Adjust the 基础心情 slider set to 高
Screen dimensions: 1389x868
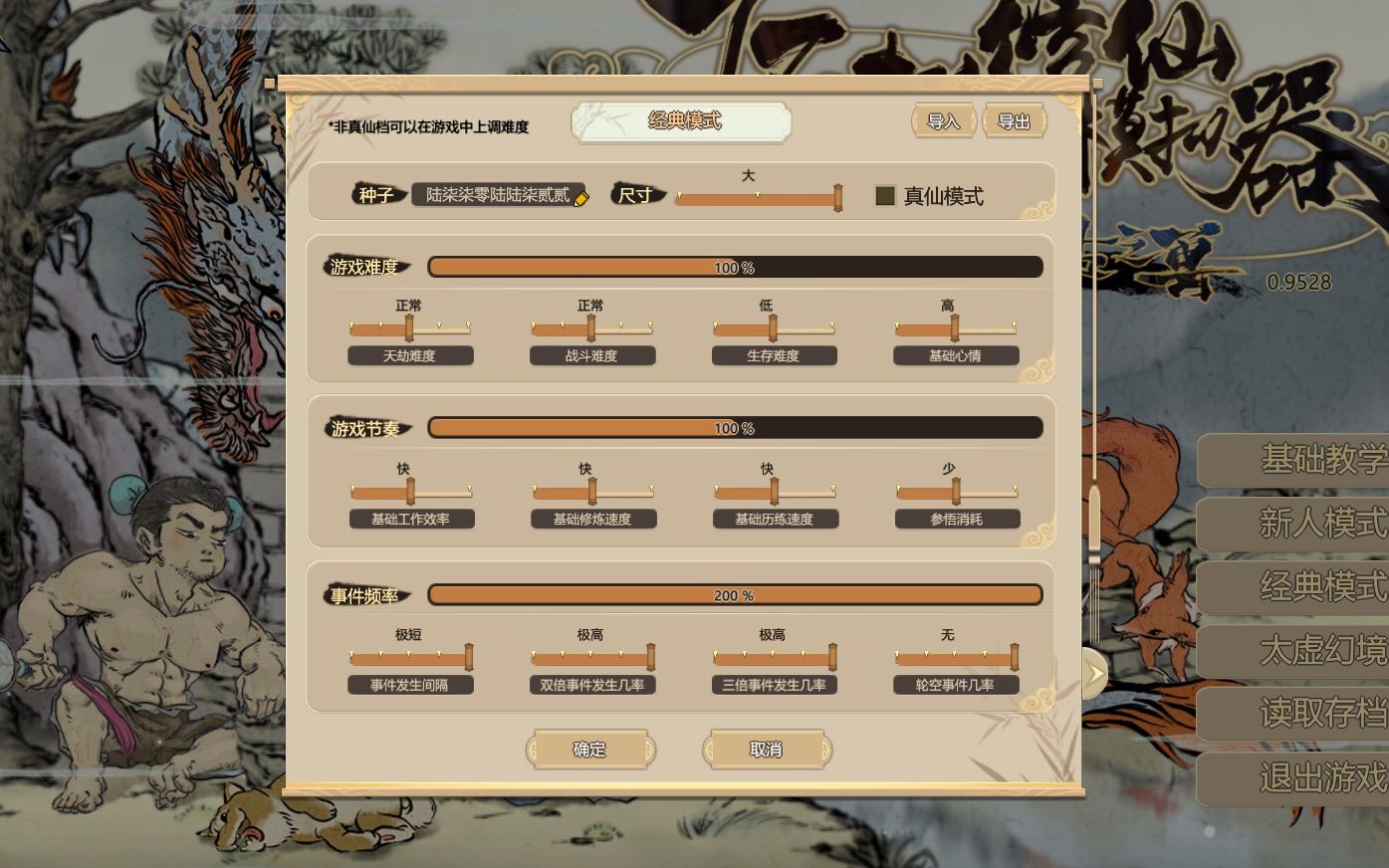pyautogui.click(x=955, y=328)
